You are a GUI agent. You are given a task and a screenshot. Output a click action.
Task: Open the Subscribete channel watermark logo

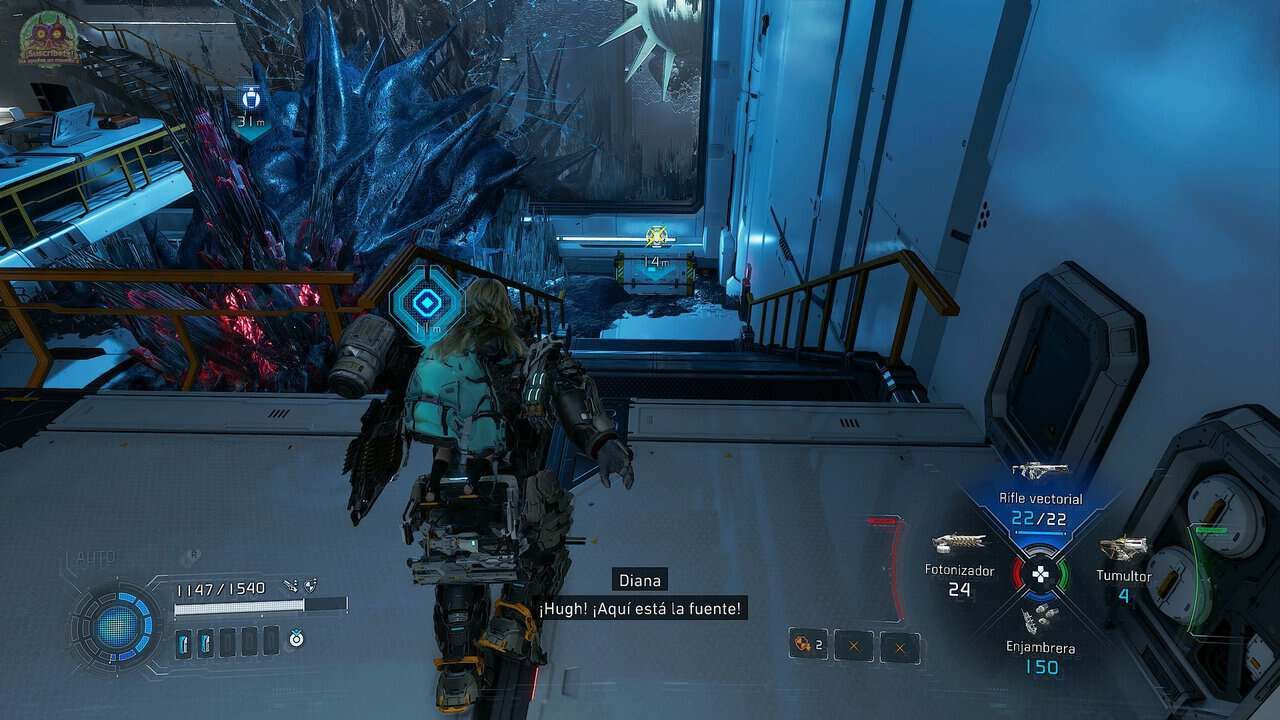tap(42, 38)
